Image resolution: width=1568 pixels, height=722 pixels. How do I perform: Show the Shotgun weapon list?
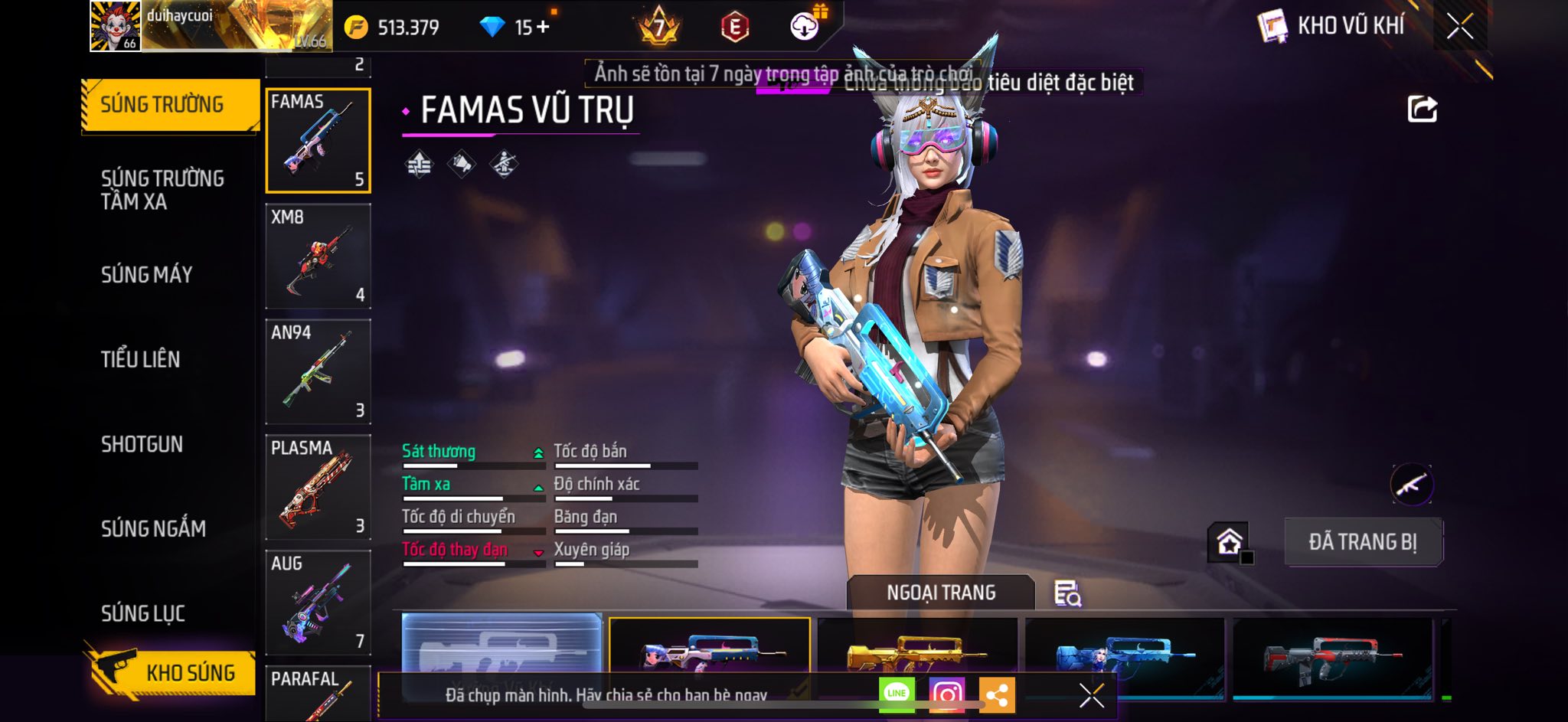(142, 444)
